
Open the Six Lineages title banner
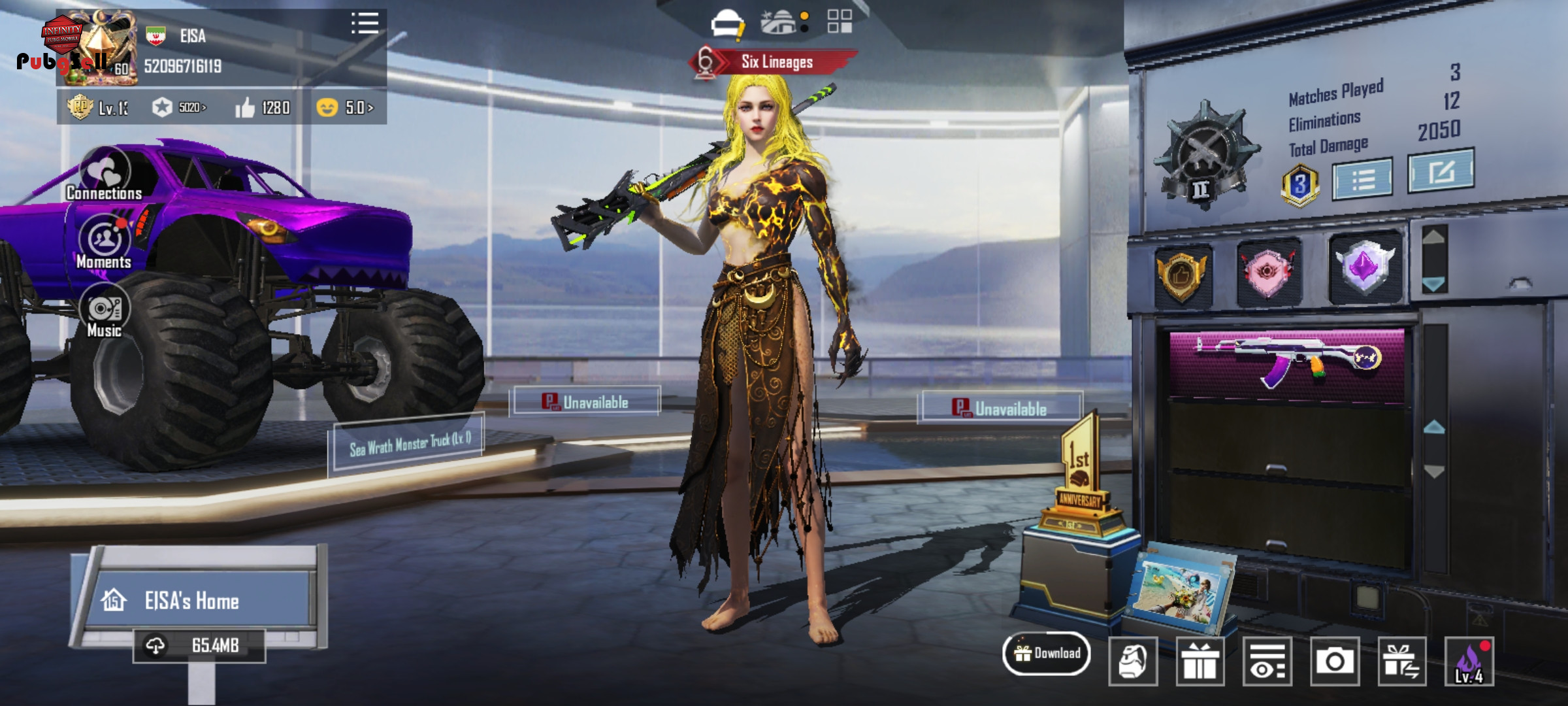(x=776, y=63)
